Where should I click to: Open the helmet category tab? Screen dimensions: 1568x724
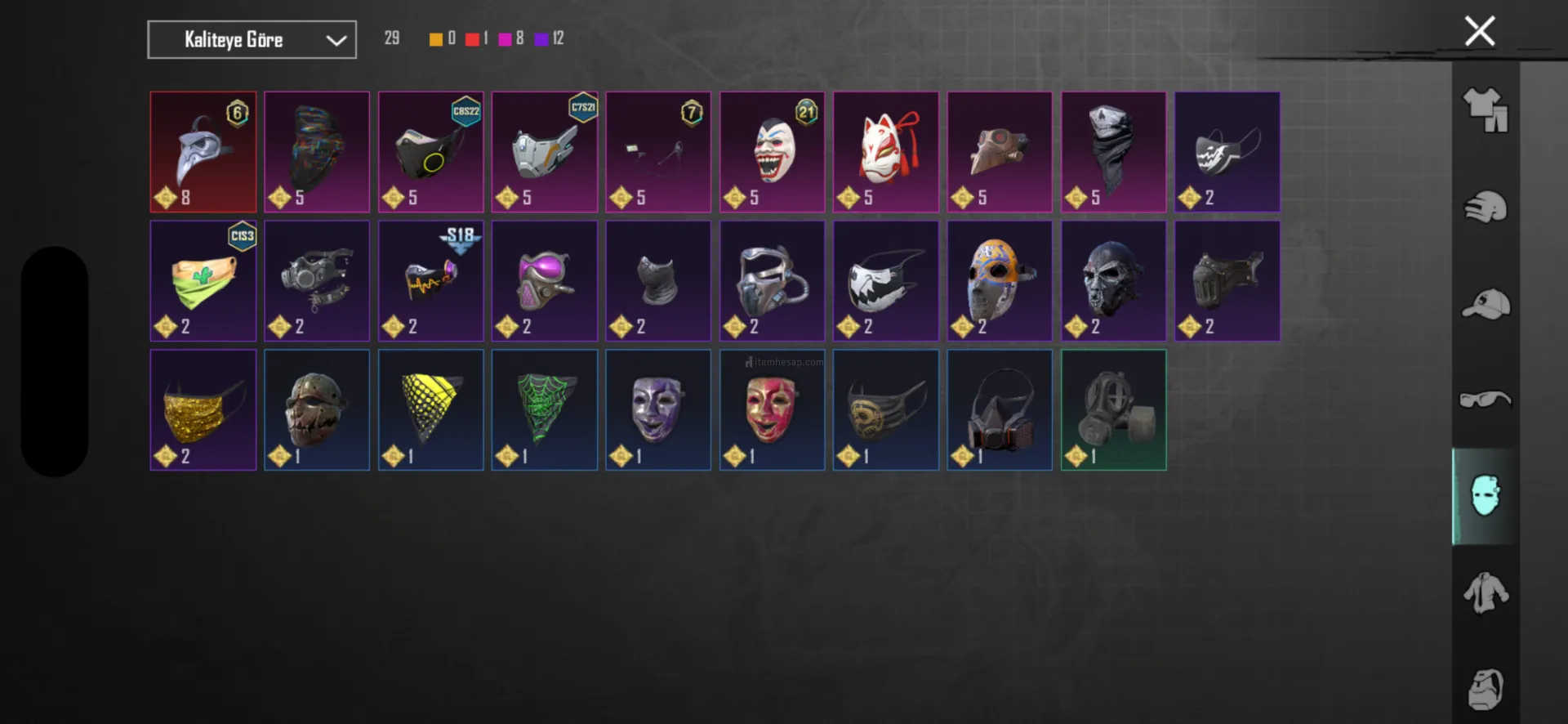pyautogui.click(x=1485, y=207)
